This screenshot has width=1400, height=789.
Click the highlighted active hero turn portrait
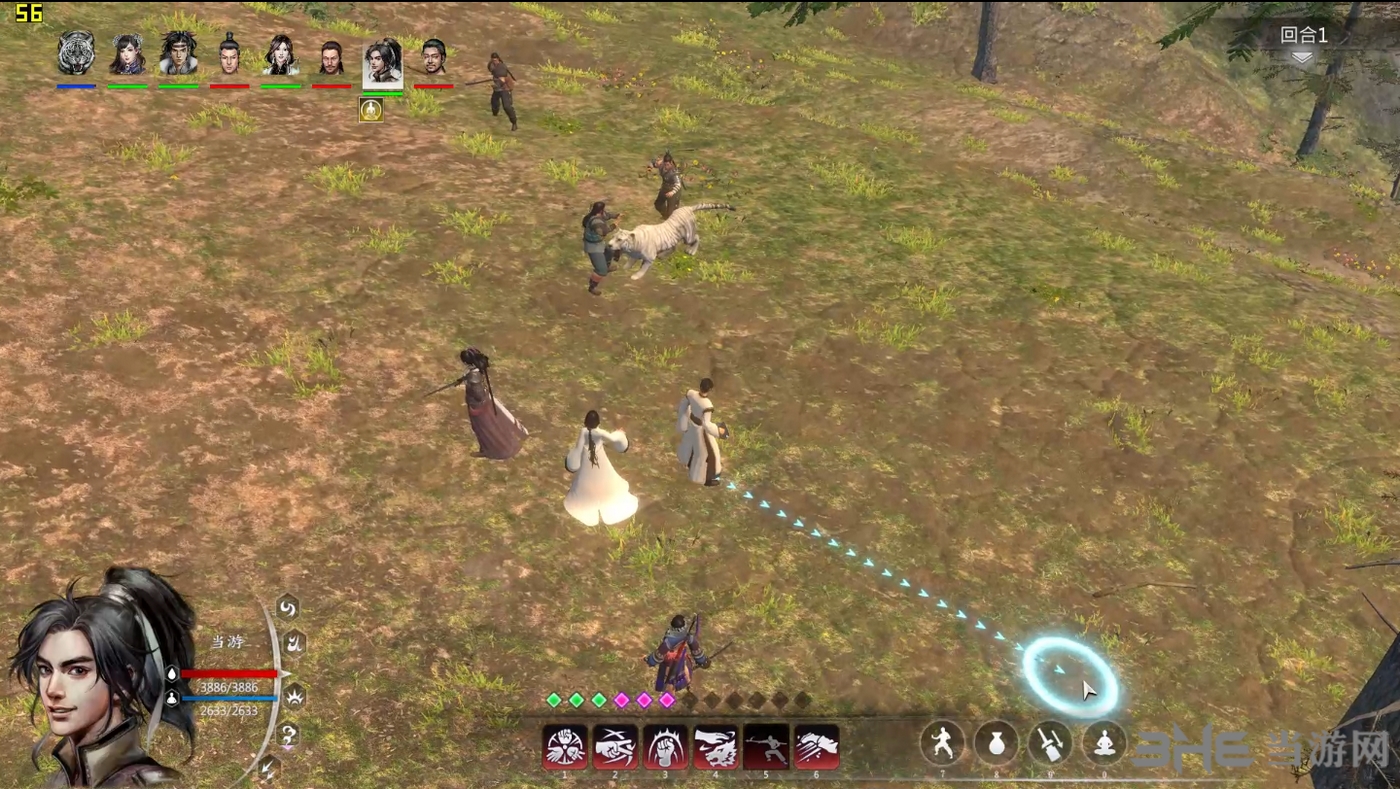[382, 62]
